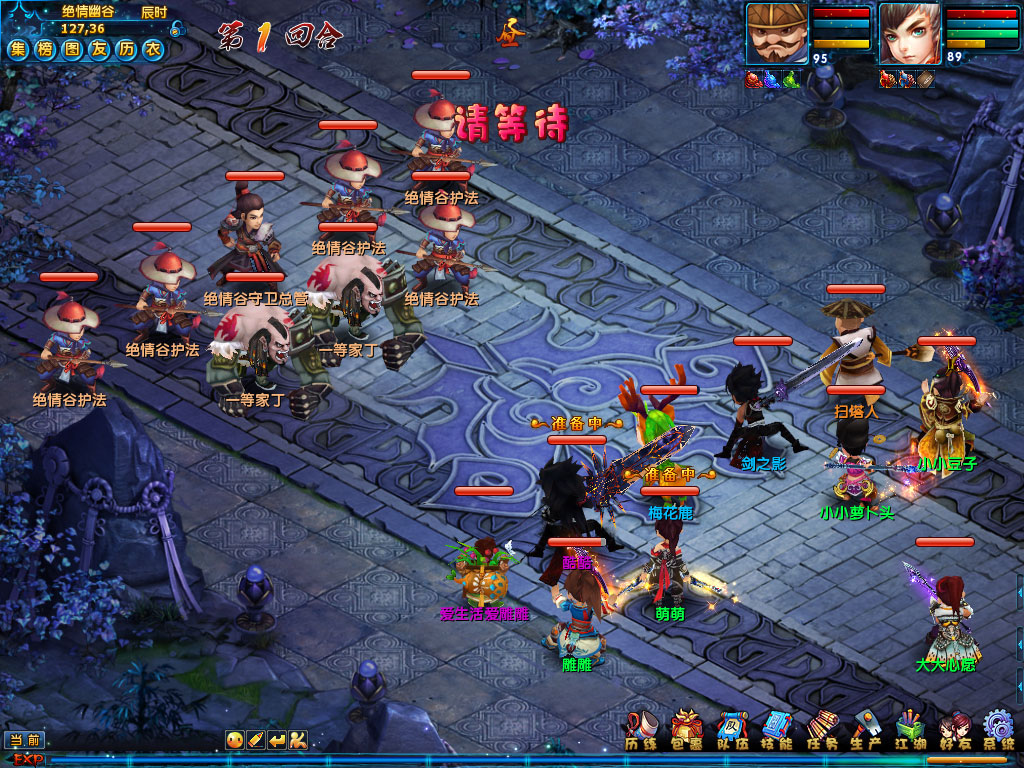The height and width of the screenshot is (768, 1024).
Task: Open the 系统 system settings gear
Action: coord(999,729)
